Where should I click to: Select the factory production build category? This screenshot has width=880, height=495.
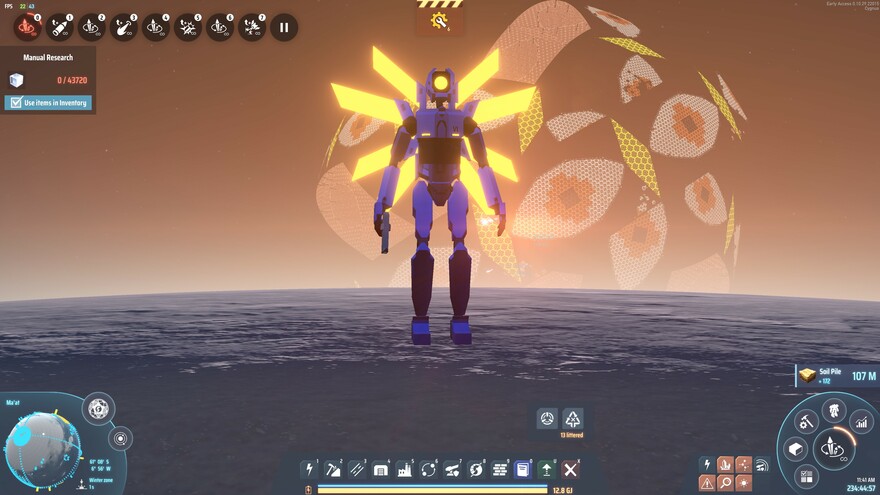click(405, 469)
